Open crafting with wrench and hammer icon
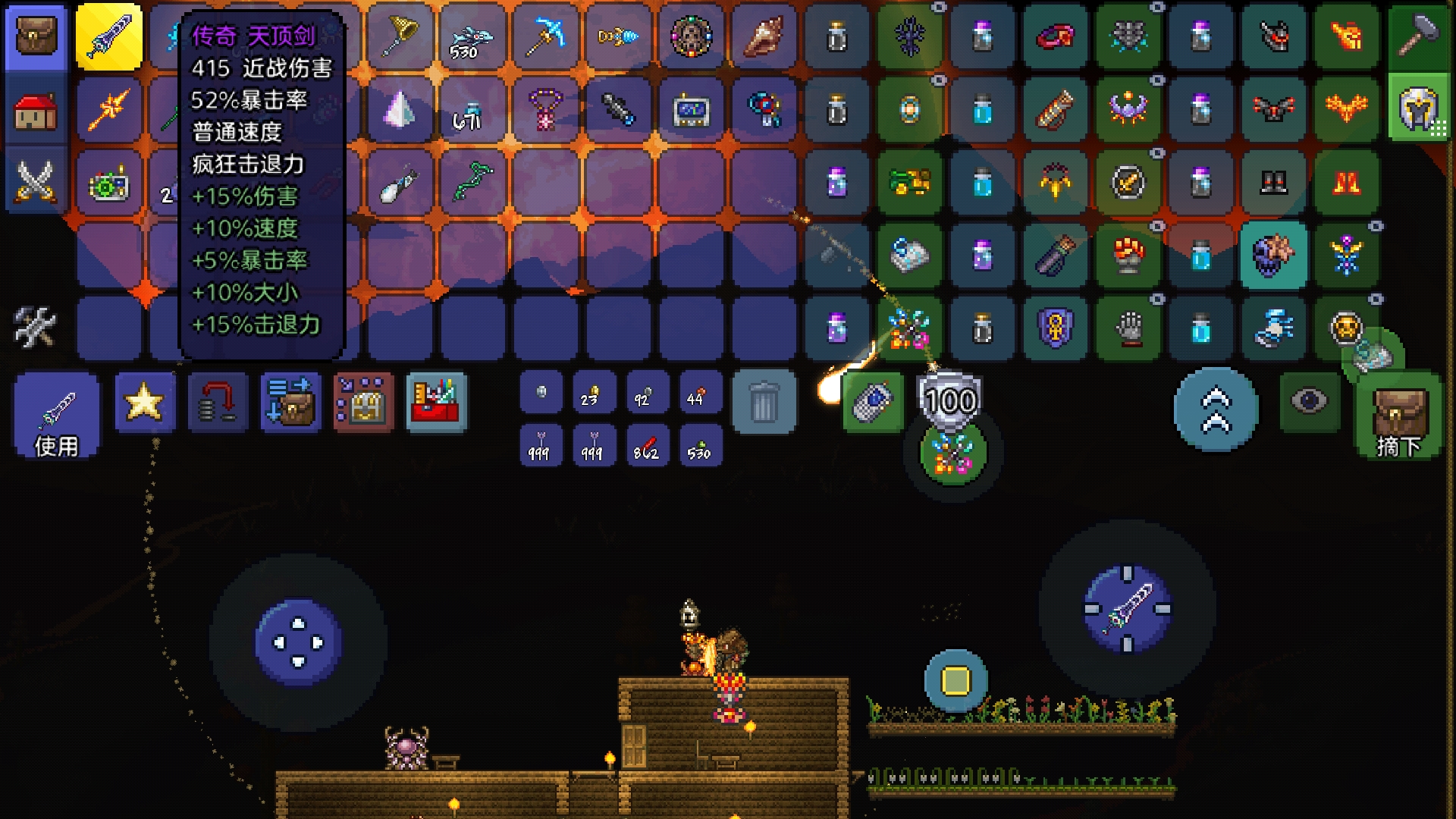This screenshot has height=819, width=1456. (x=35, y=328)
